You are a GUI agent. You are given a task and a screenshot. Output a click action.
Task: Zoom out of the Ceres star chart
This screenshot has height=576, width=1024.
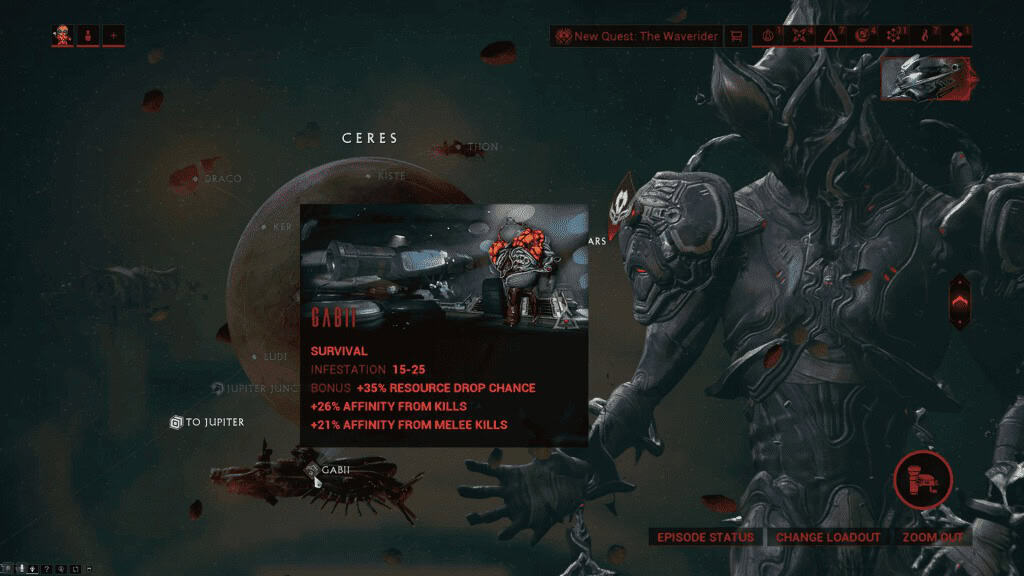[x=933, y=537]
